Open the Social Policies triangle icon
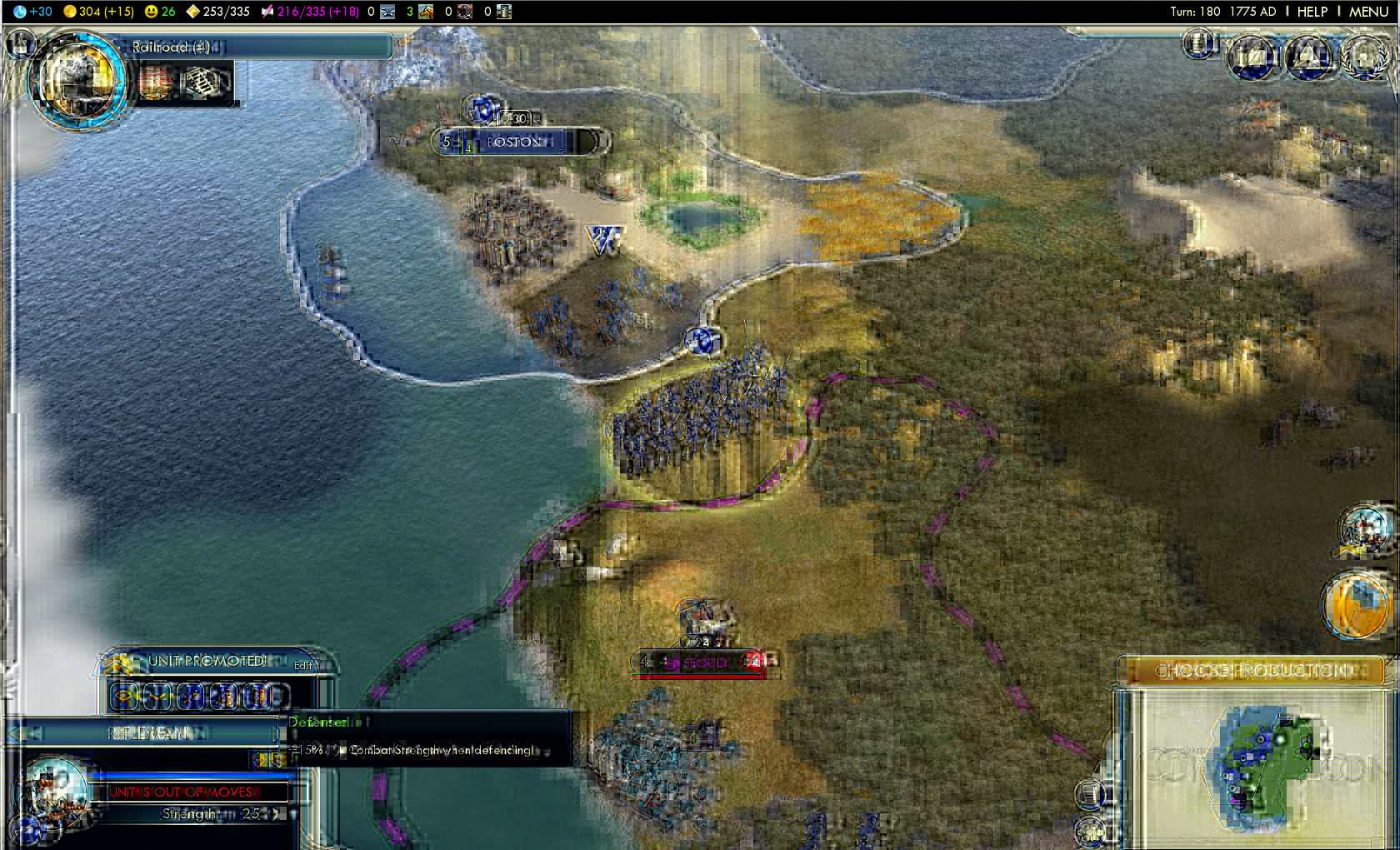 (x=1307, y=57)
